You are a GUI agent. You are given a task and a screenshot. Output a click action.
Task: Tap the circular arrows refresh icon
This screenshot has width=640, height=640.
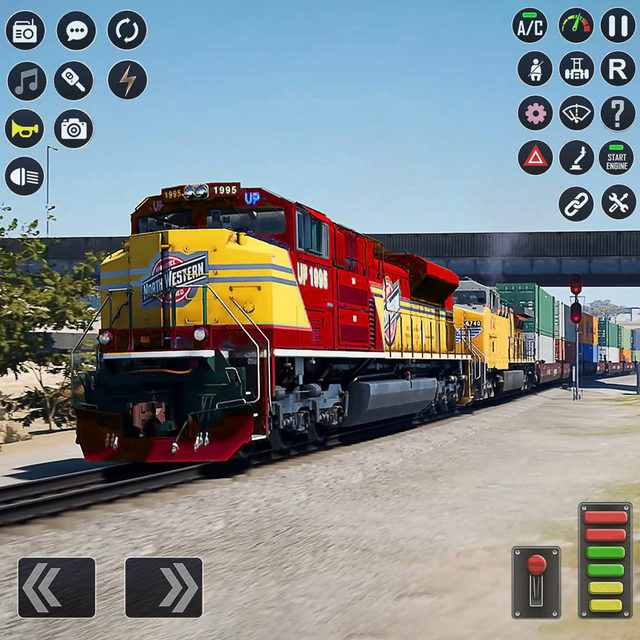click(127, 30)
